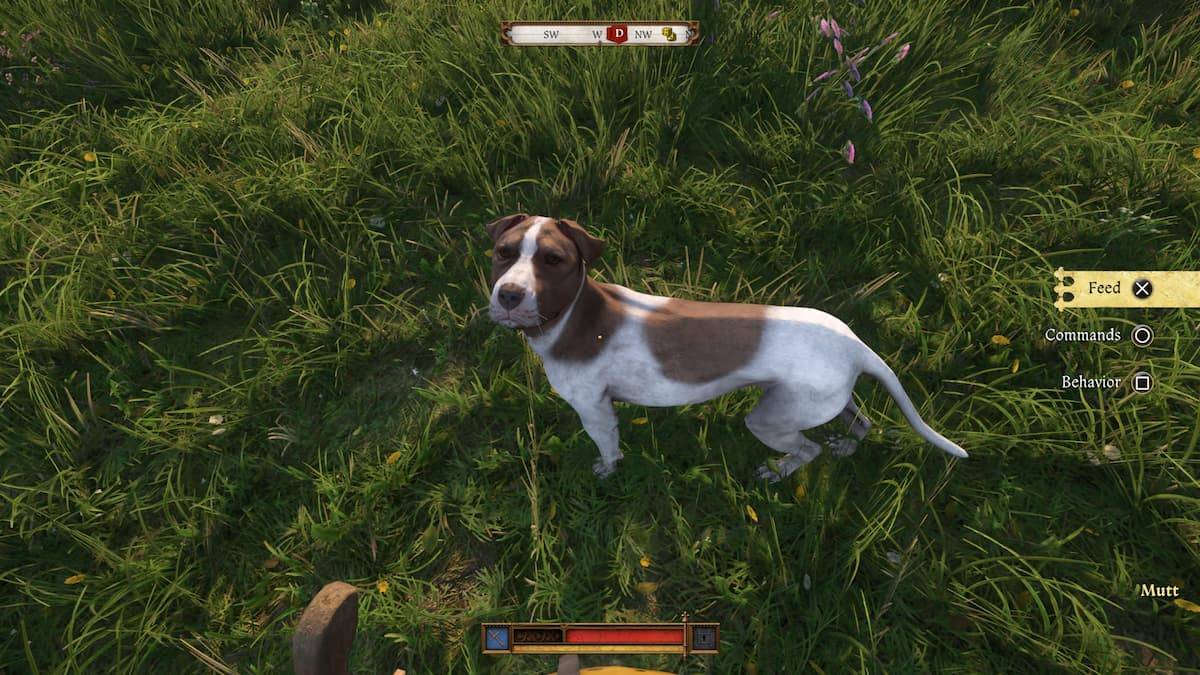Click the red D quest marker on compass
The height and width of the screenshot is (675, 1200).
(x=617, y=34)
